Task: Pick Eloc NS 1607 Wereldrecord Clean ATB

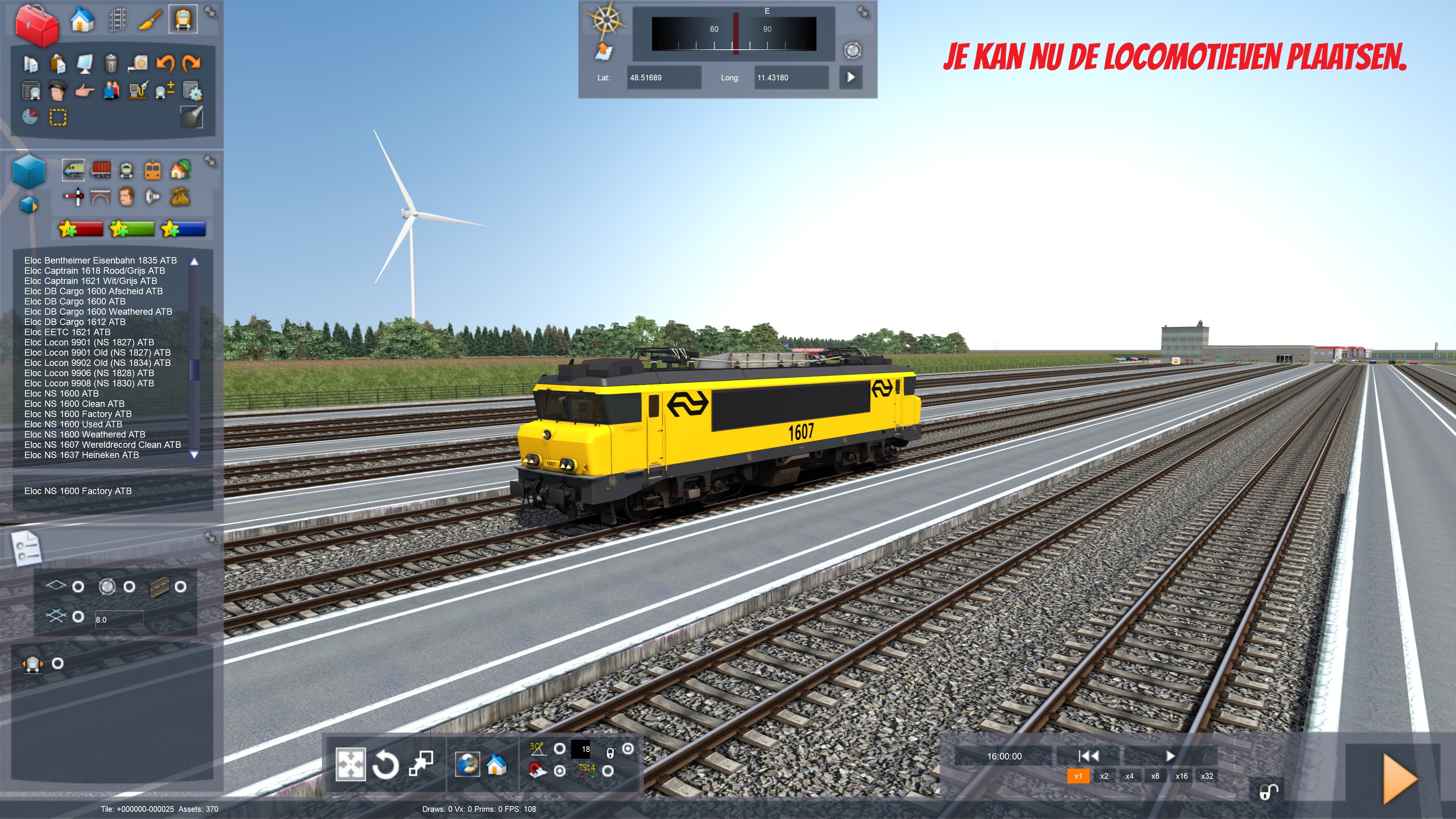Action: coord(102,445)
